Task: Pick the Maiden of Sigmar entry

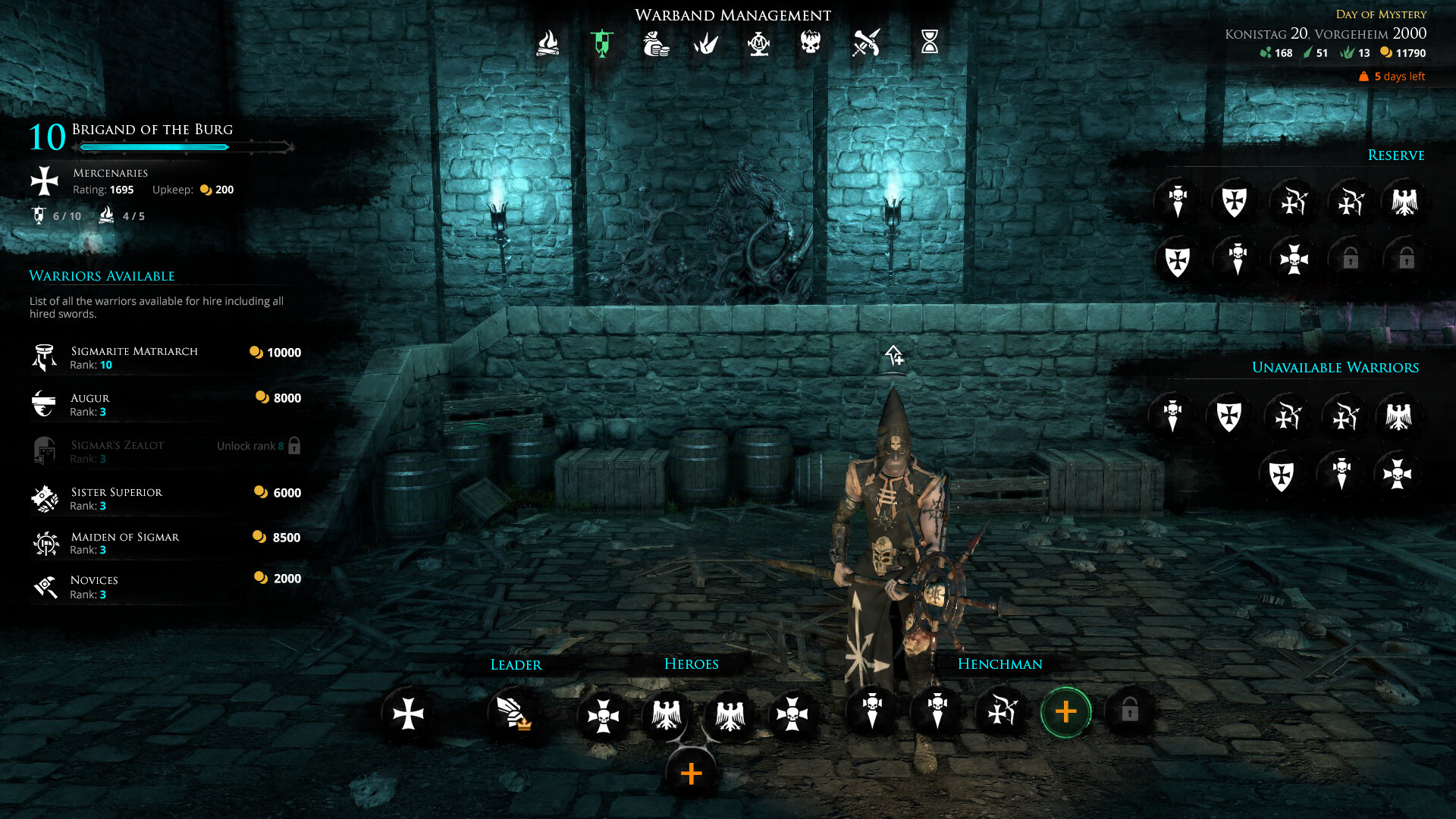Action: [x=165, y=543]
